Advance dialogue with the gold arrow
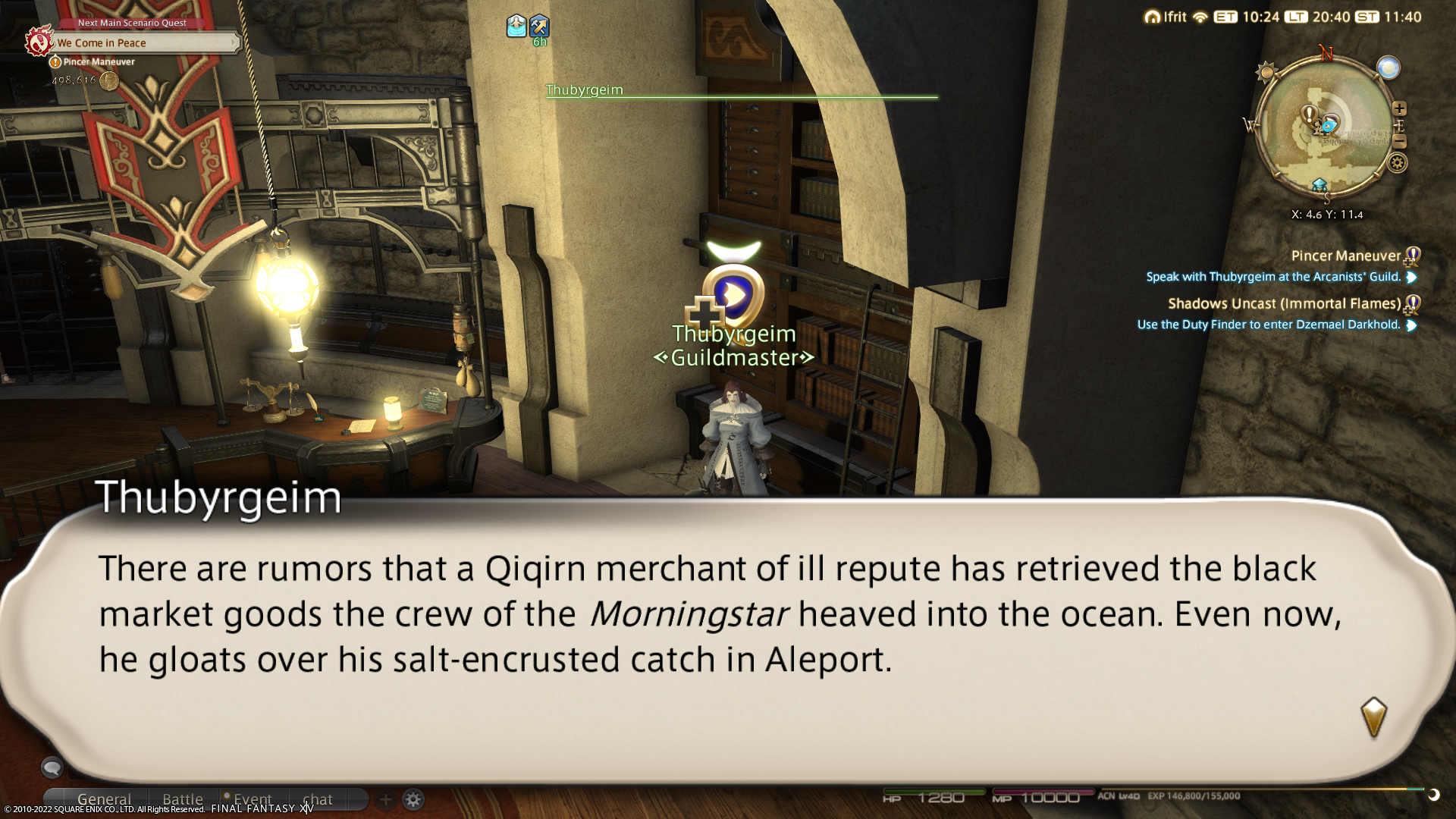The image size is (1456, 819). (x=1373, y=717)
